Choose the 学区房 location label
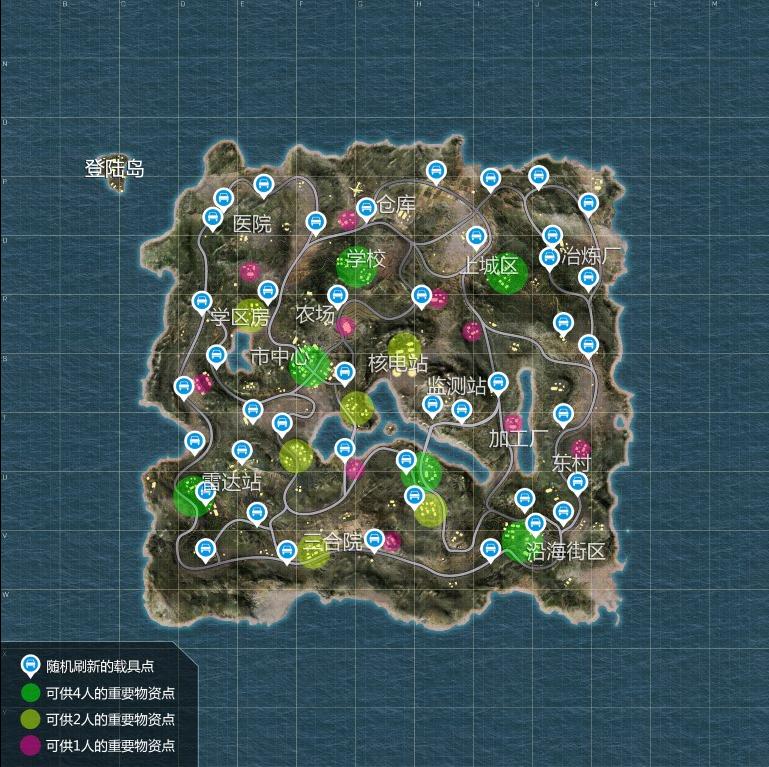 pyautogui.click(x=240, y=318)
